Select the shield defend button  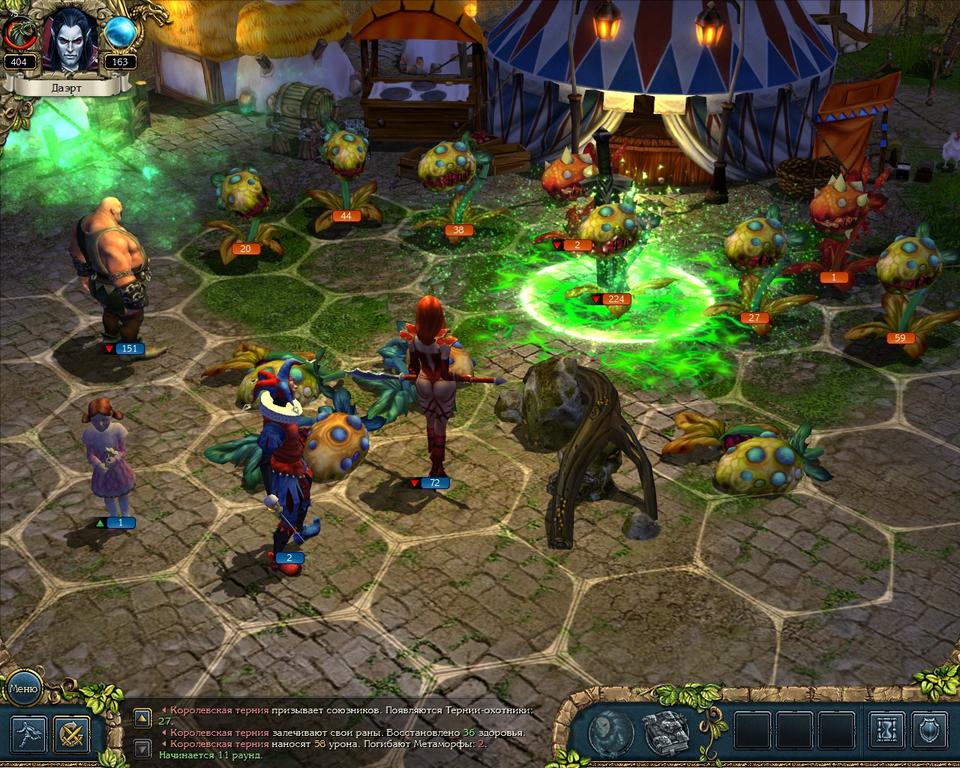930,731
